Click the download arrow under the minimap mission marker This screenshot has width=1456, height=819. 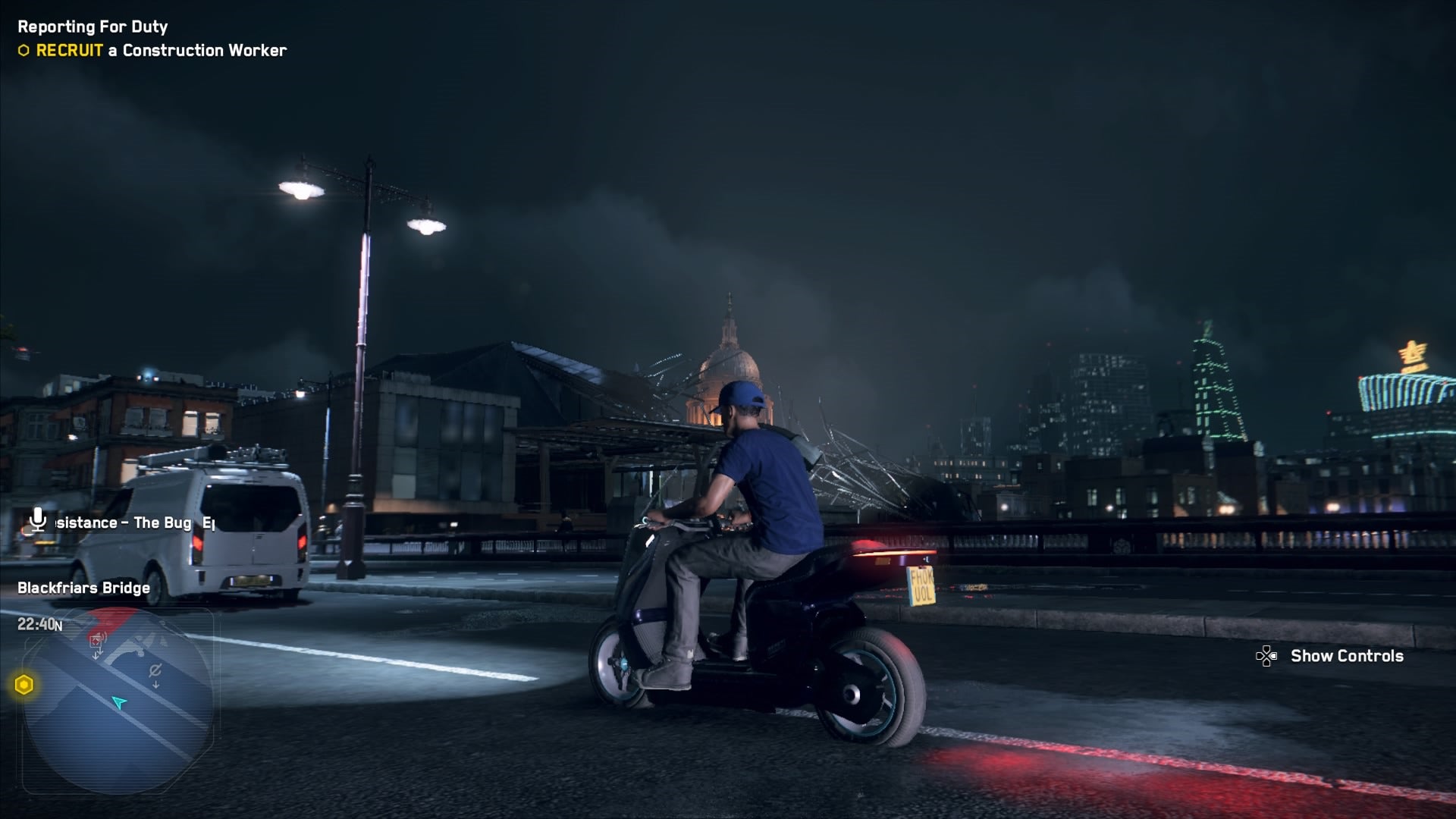click(x=96, y=654)
